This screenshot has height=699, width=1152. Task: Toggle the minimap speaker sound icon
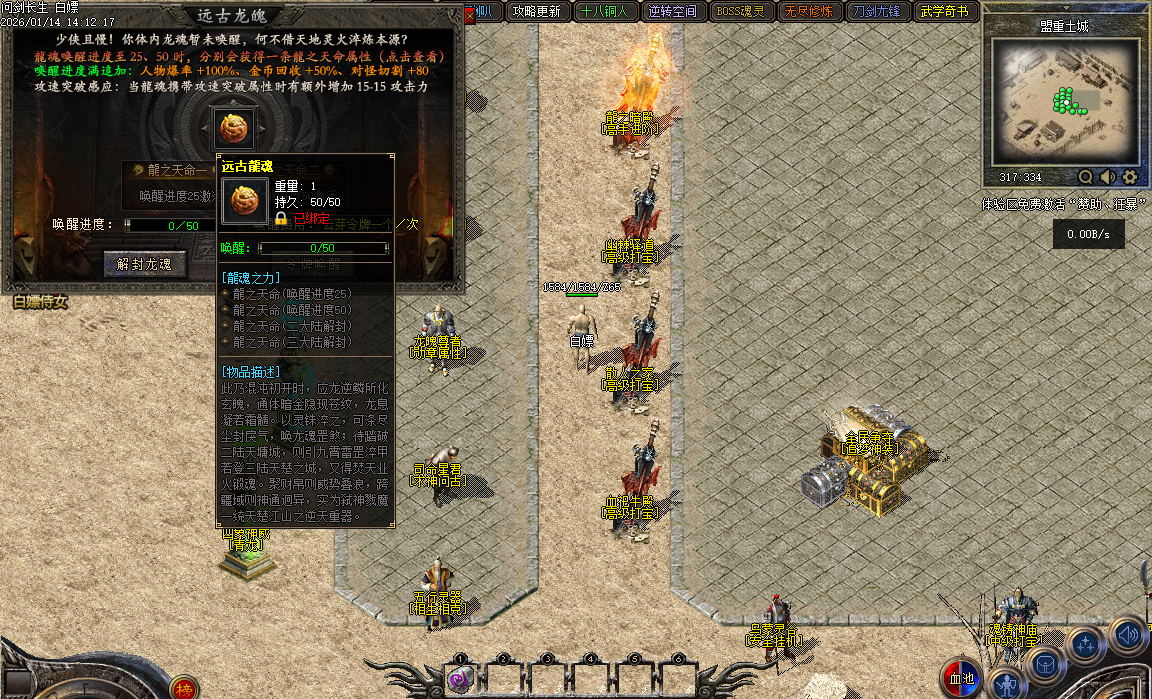pyautogui.click(x=1108, y=177)
